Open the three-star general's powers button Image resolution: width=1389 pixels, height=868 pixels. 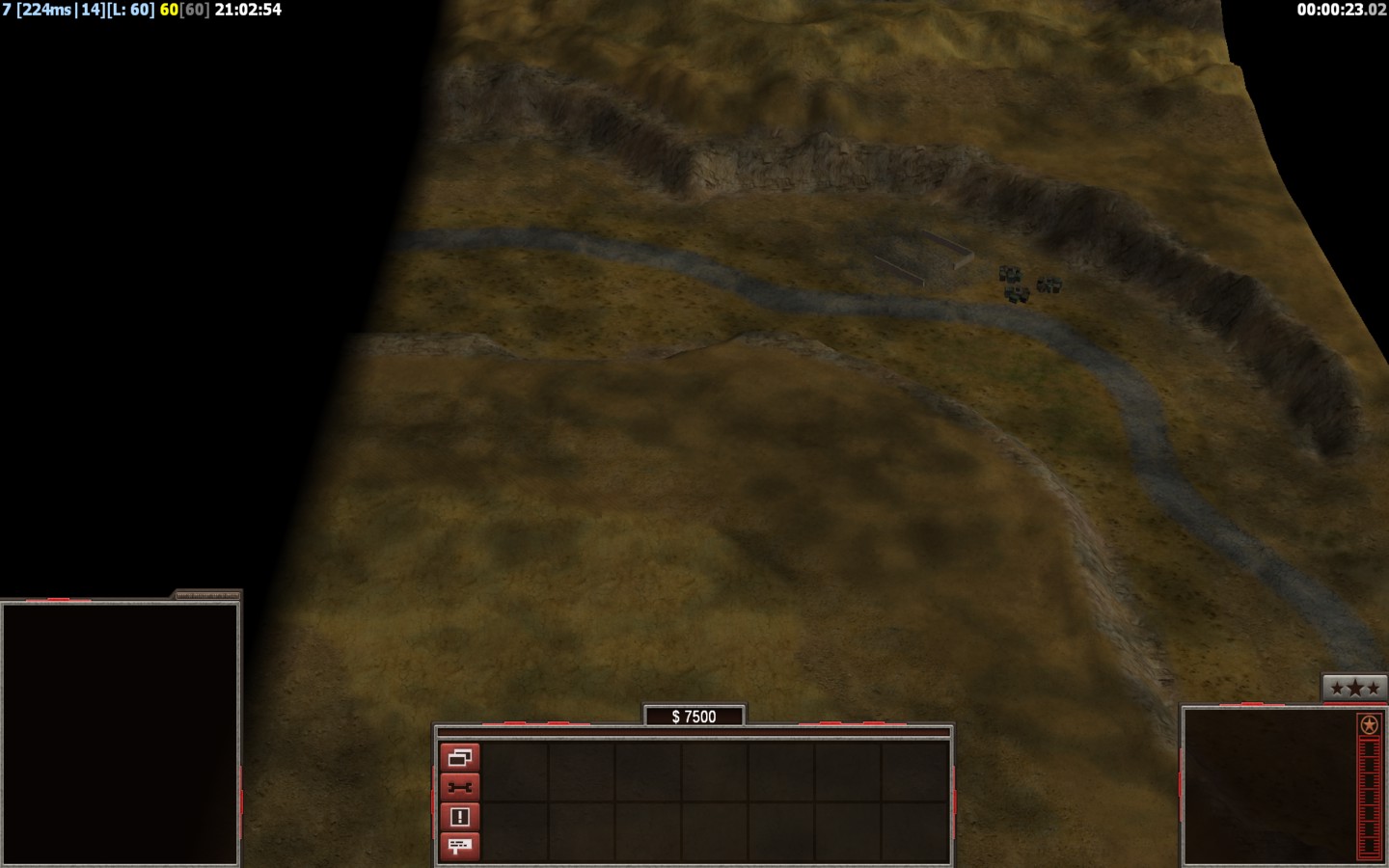(x=1354, y=688)
